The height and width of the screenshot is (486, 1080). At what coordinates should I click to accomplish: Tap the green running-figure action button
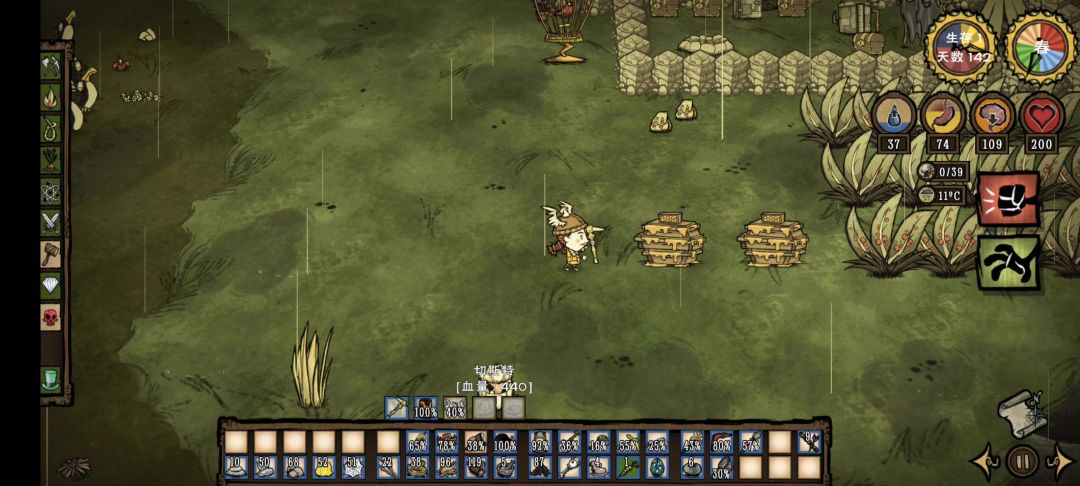click(1007, 262)
